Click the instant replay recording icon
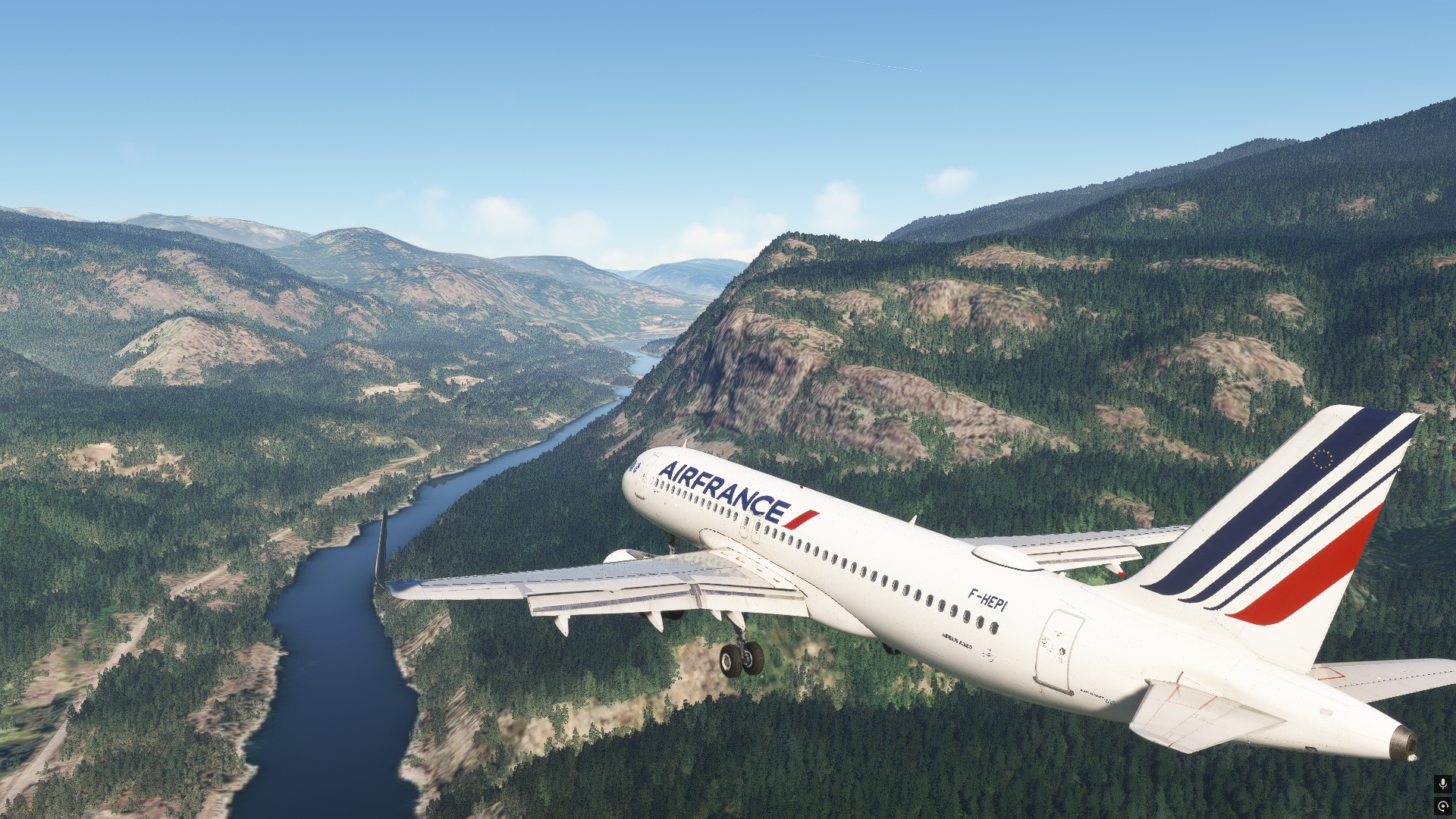The height and width of the screenshot is (819, 1456). coord(1442,805)
